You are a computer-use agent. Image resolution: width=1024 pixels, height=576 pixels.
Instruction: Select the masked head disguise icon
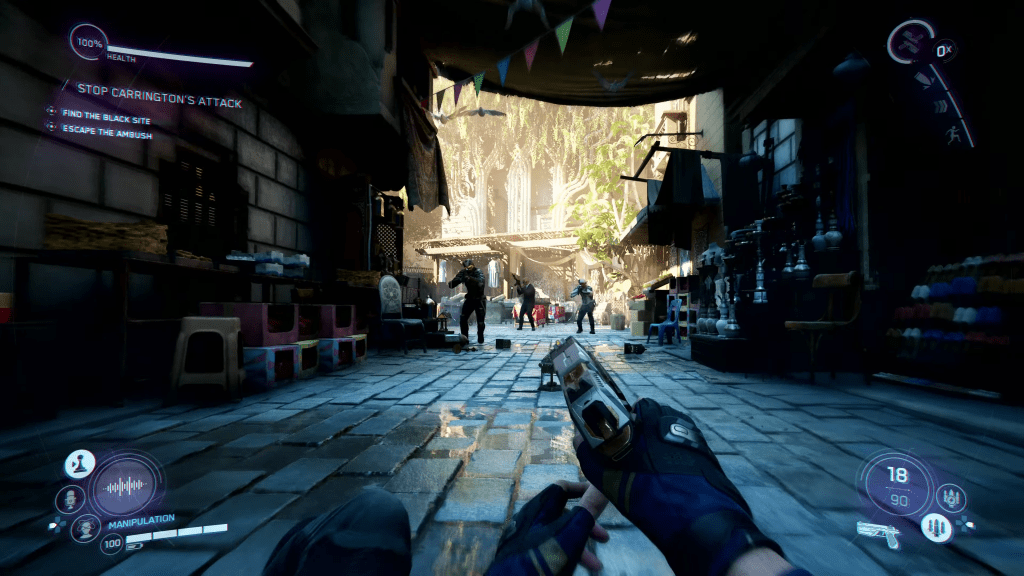[x=85, y=528]
